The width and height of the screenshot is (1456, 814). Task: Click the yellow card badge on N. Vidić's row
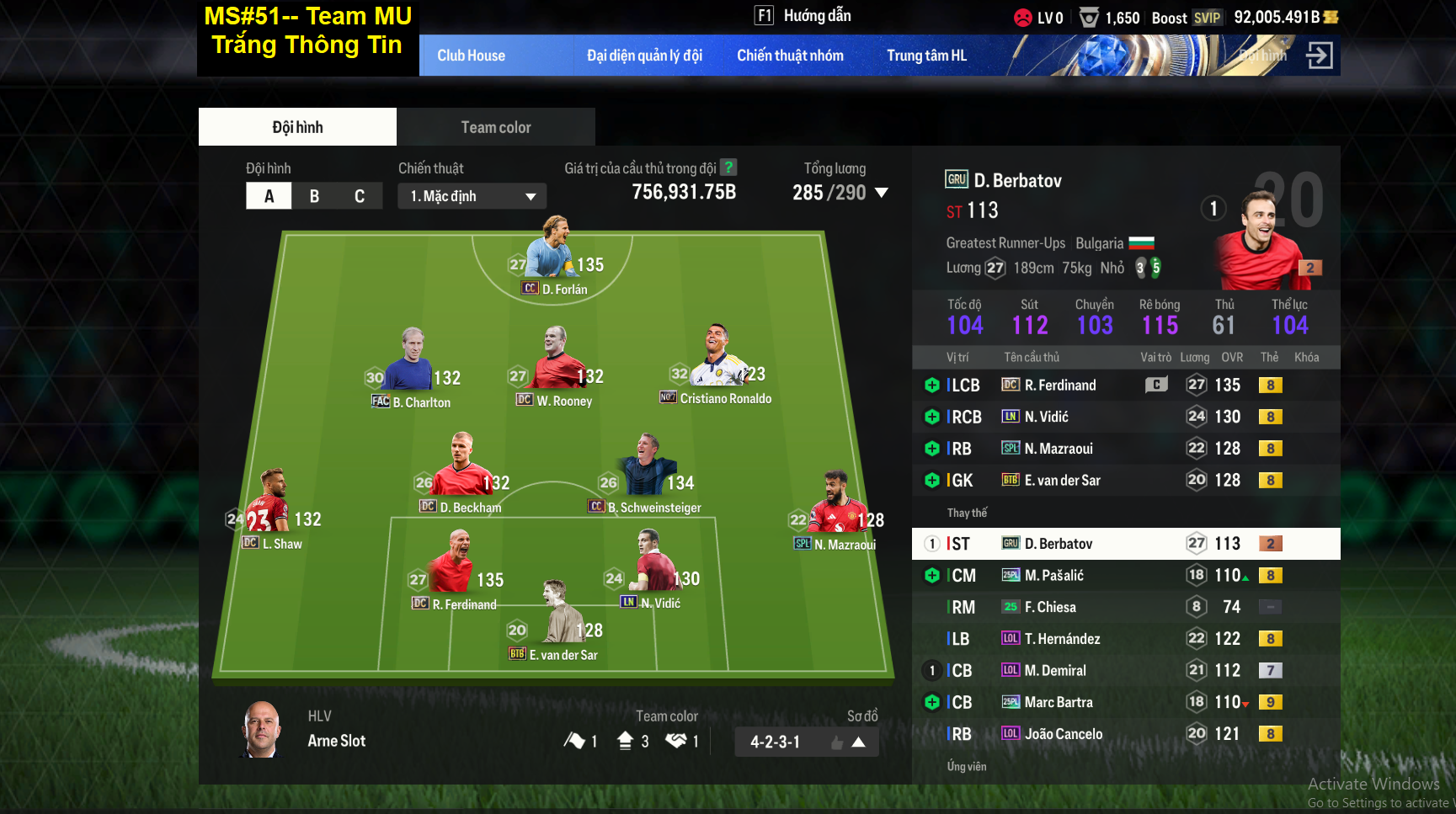[x=1271, y=416]
